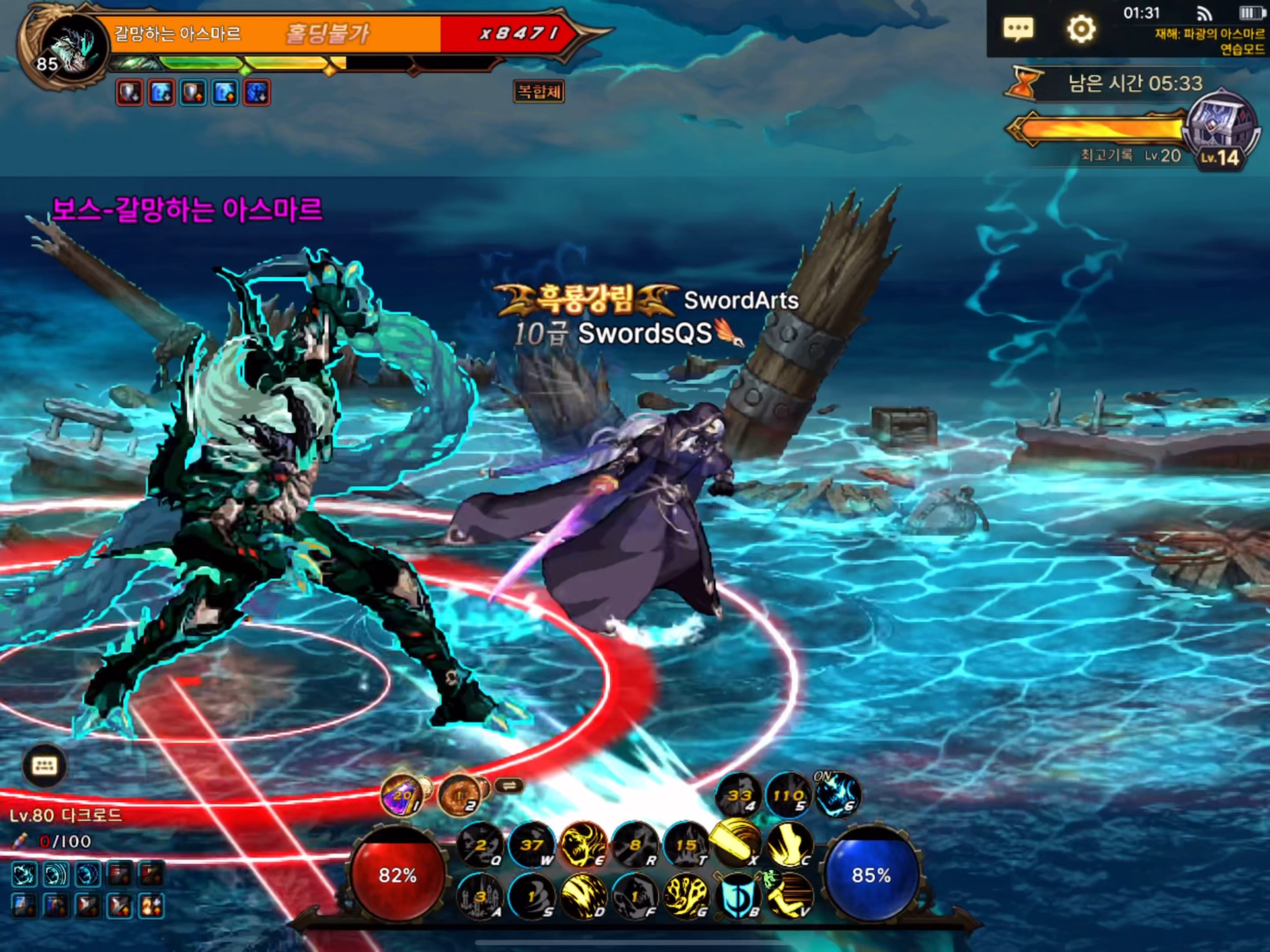Swap the quick-slot item set
Viewport: 1270px width, 952px height.
(509, 785)
